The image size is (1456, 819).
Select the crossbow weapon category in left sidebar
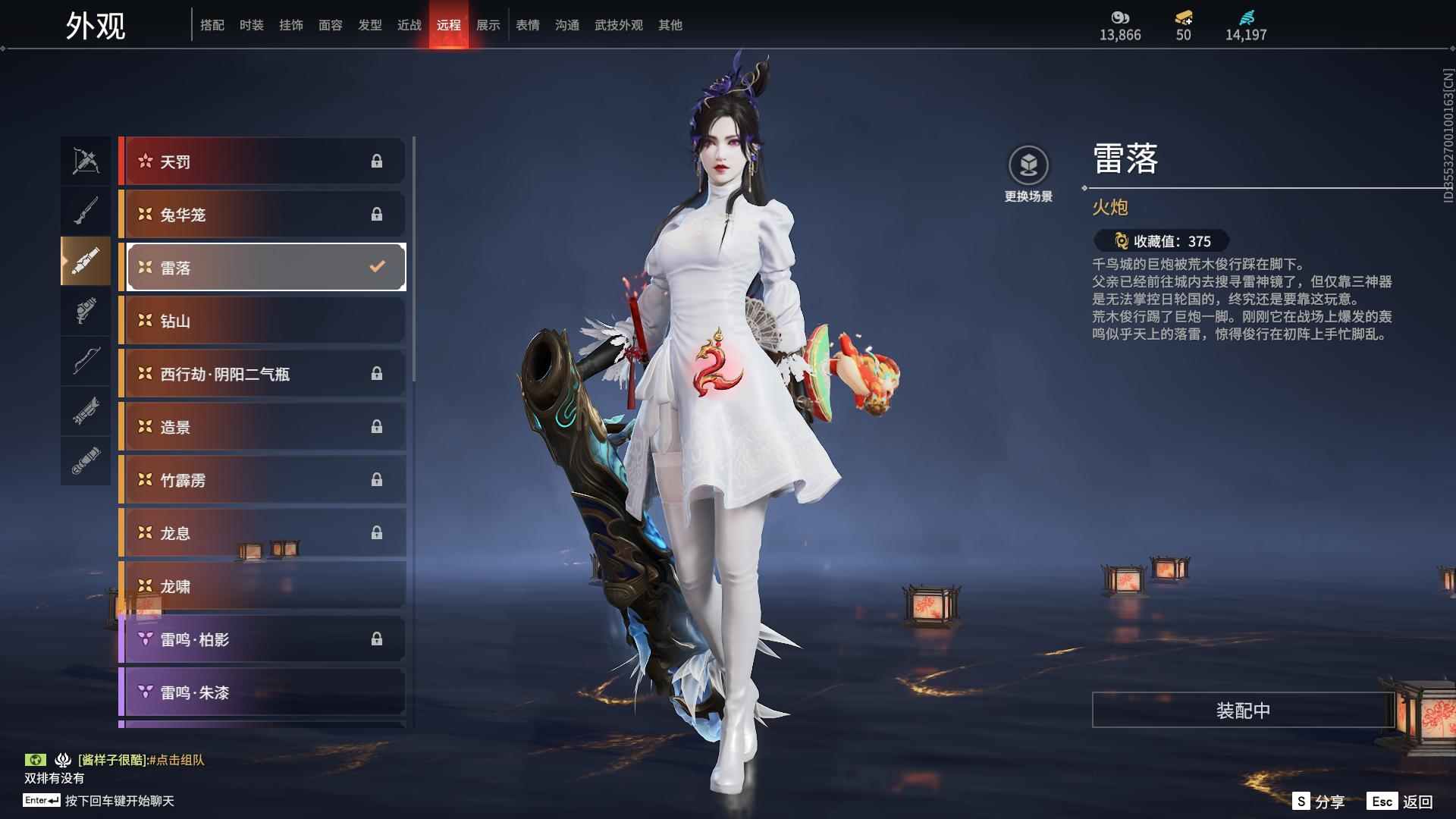(x=86, y=162)
